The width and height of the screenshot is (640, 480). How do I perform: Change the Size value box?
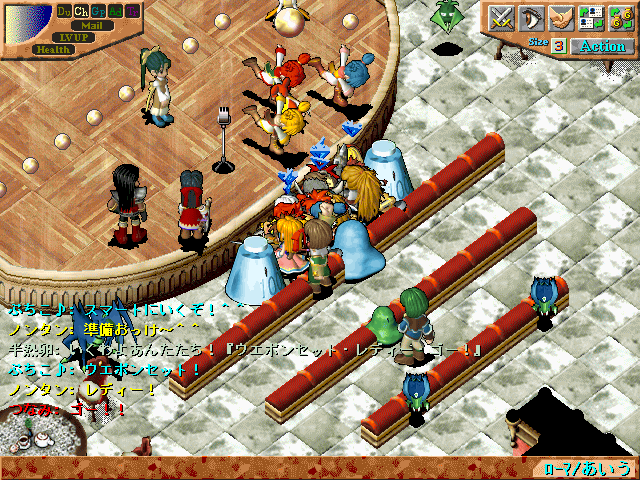559,46
